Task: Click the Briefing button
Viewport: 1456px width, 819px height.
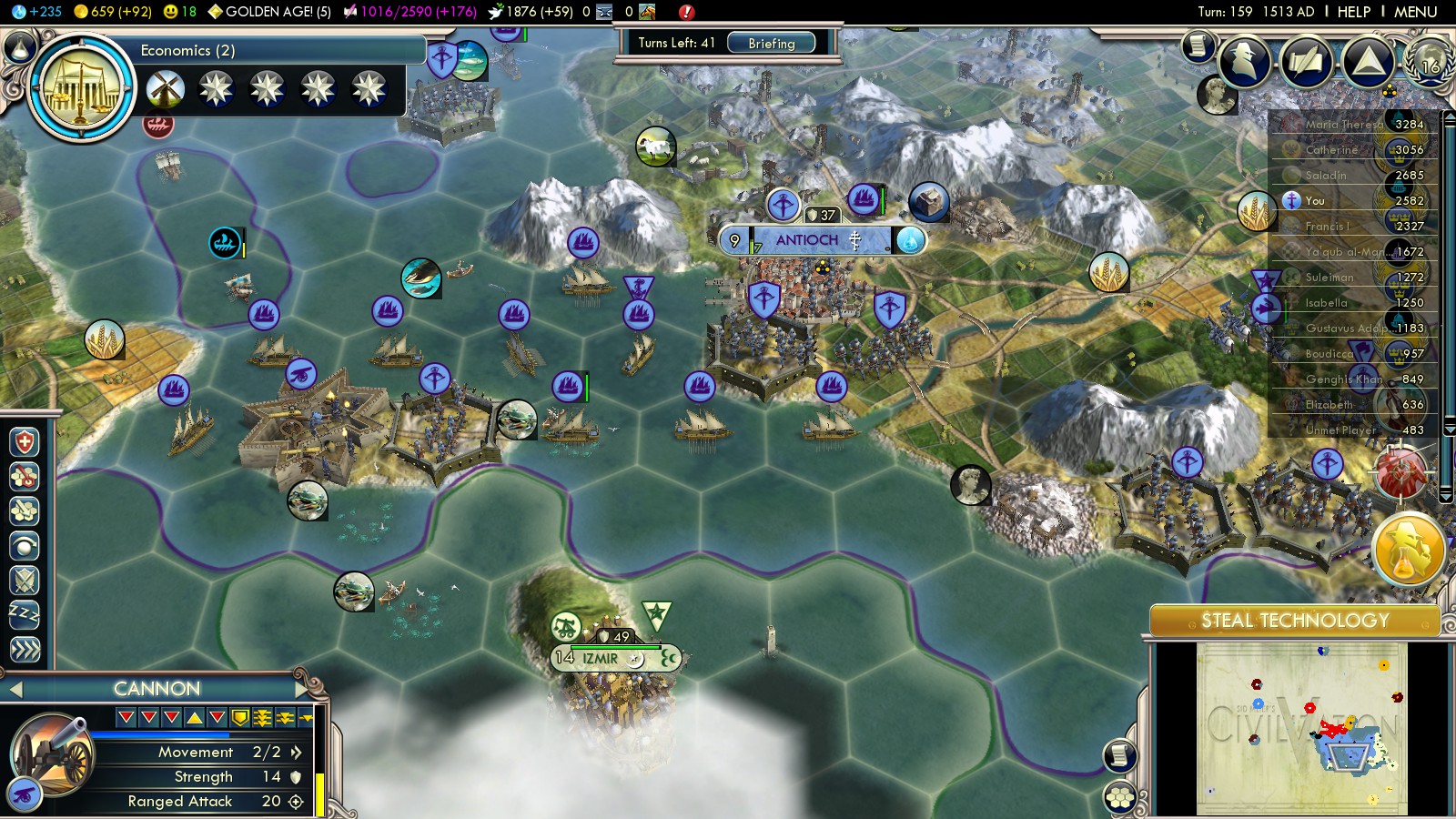Action: [x=771, y=43]
